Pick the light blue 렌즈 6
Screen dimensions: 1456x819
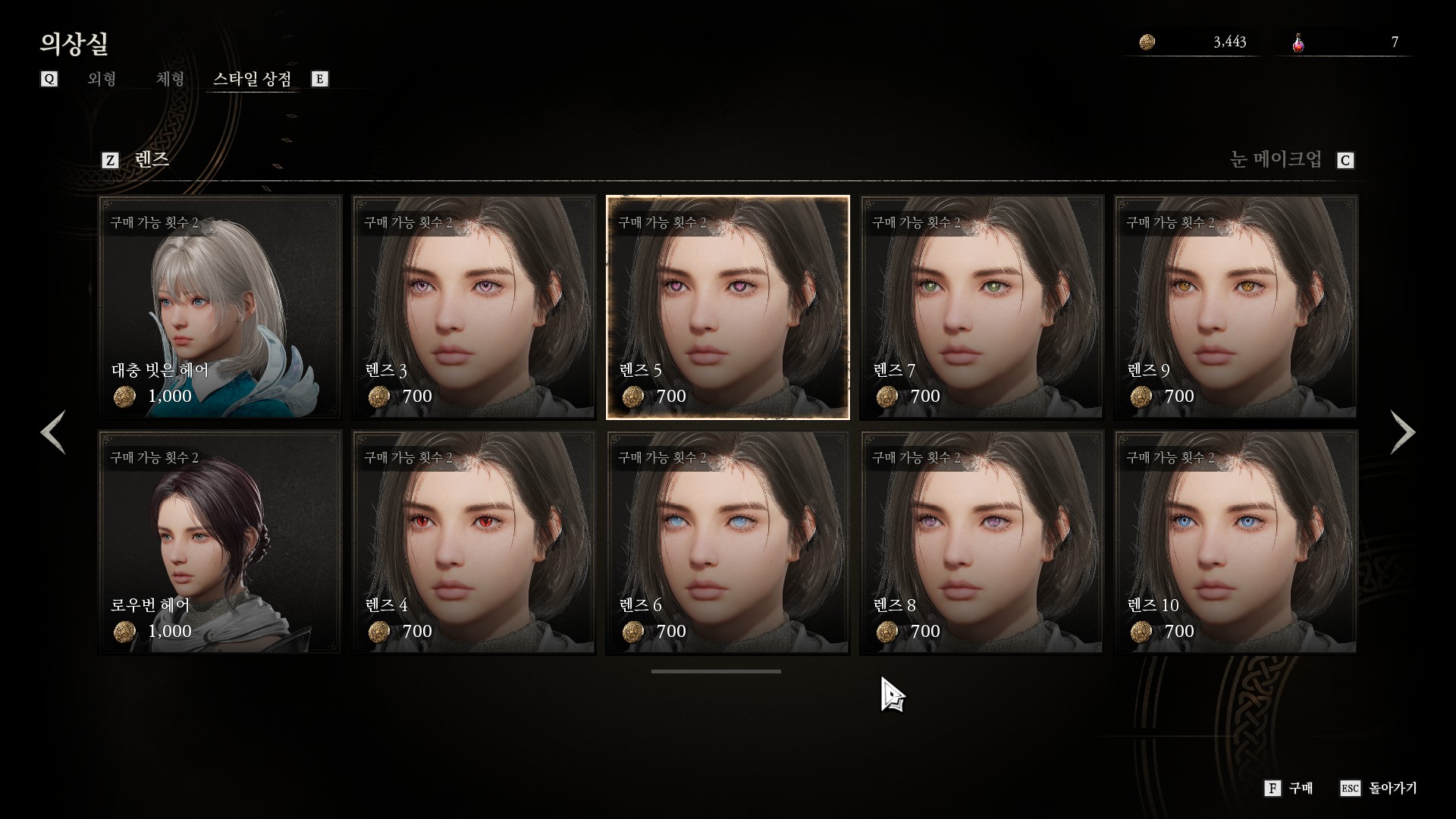point(728,542)
